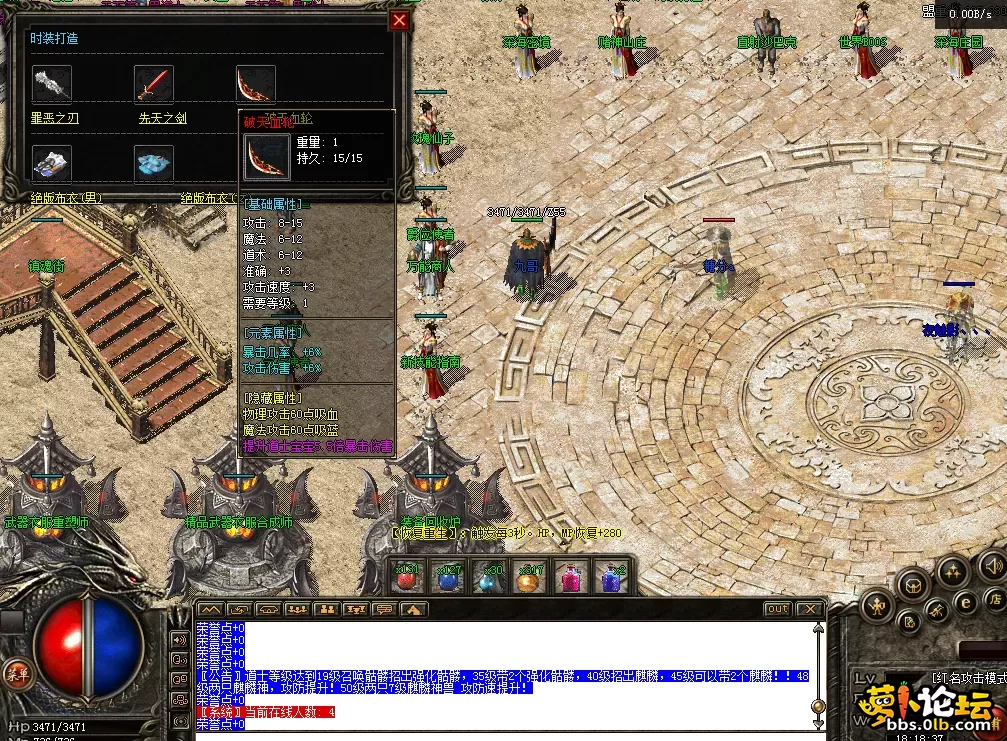Select the 绝版布衣(男) outfit slot

tap(52, 163)
